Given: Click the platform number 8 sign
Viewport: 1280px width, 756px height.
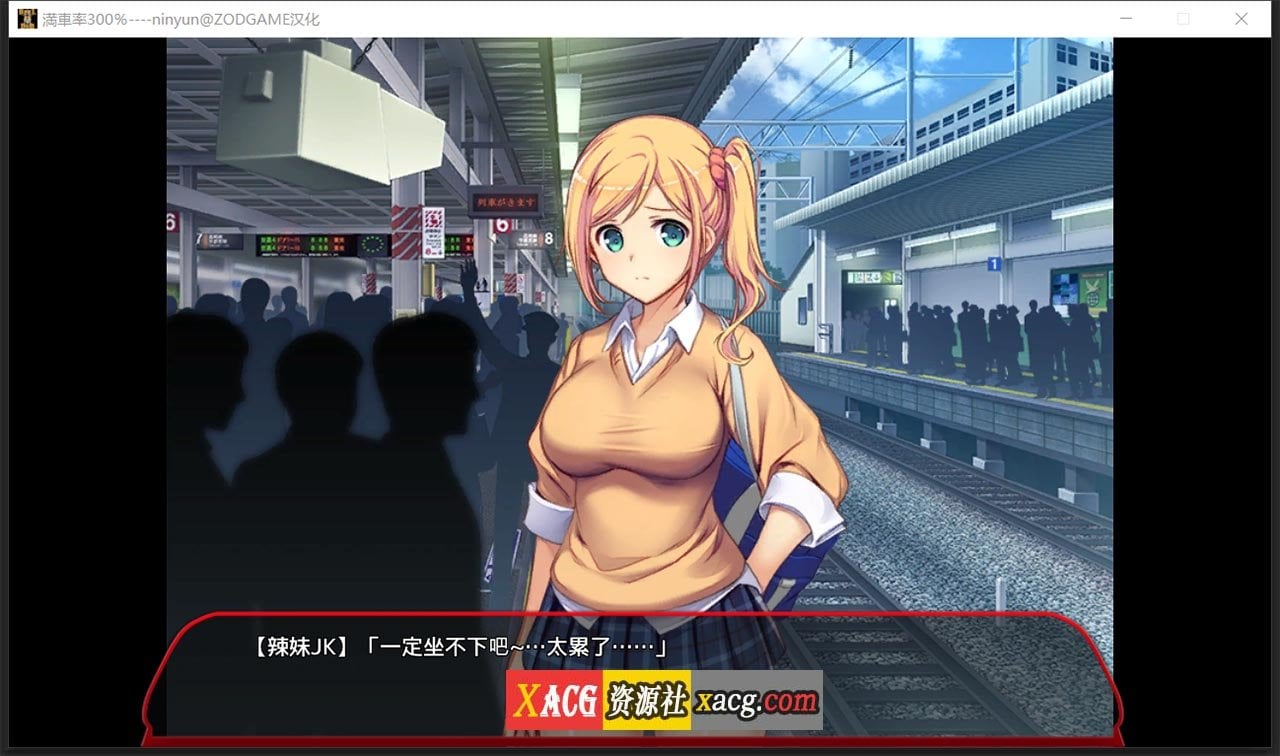Looking at the screenshot, I should pyautogui.click(x=548, y=239).
